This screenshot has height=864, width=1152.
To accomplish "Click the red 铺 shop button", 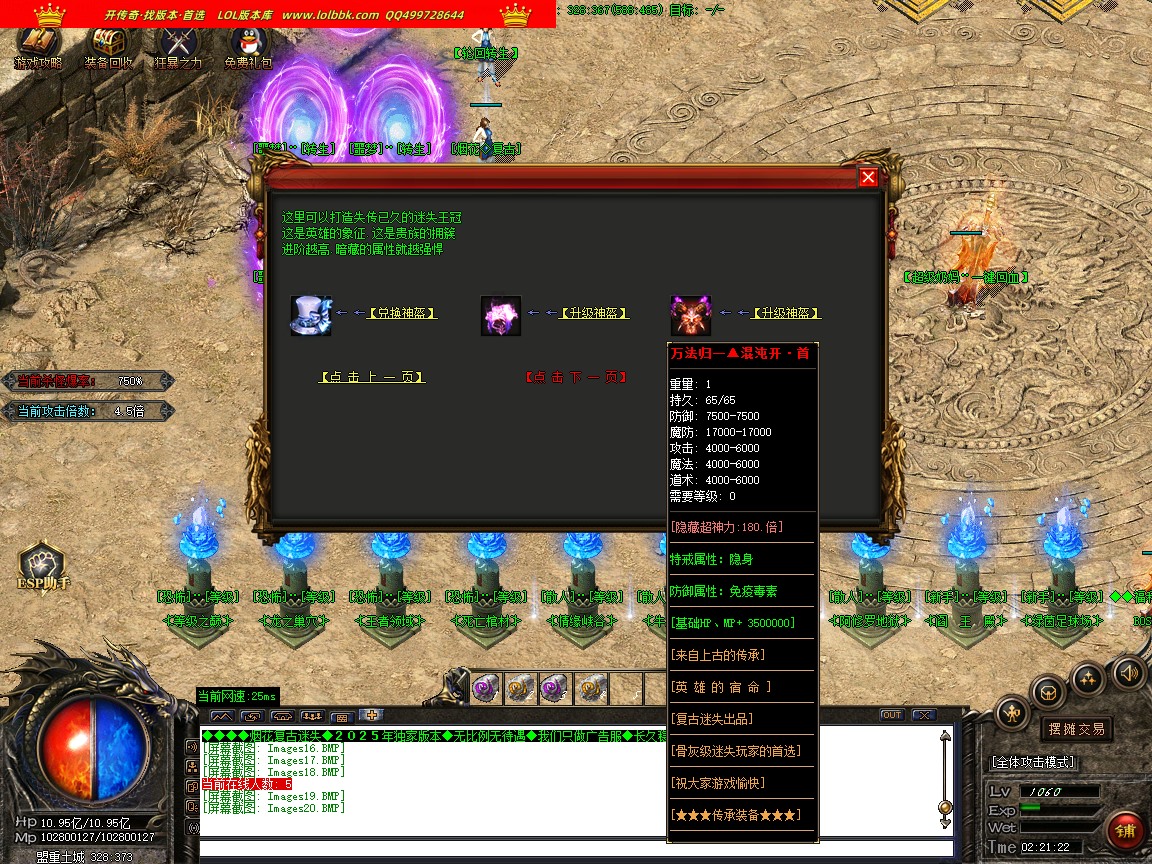I will pyautogui.click(x=1126, y=831).
